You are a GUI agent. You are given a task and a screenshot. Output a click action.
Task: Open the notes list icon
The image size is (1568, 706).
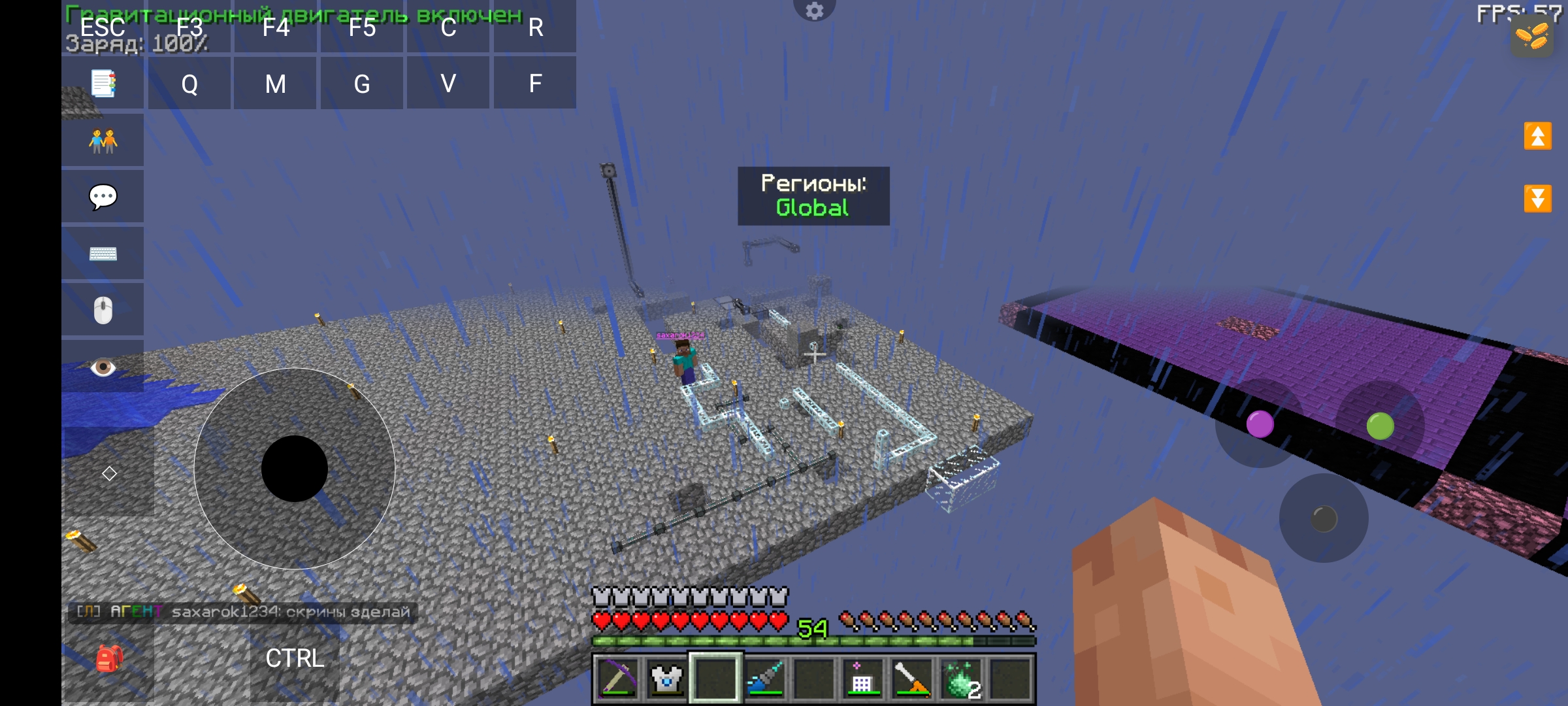coord(103,84)
